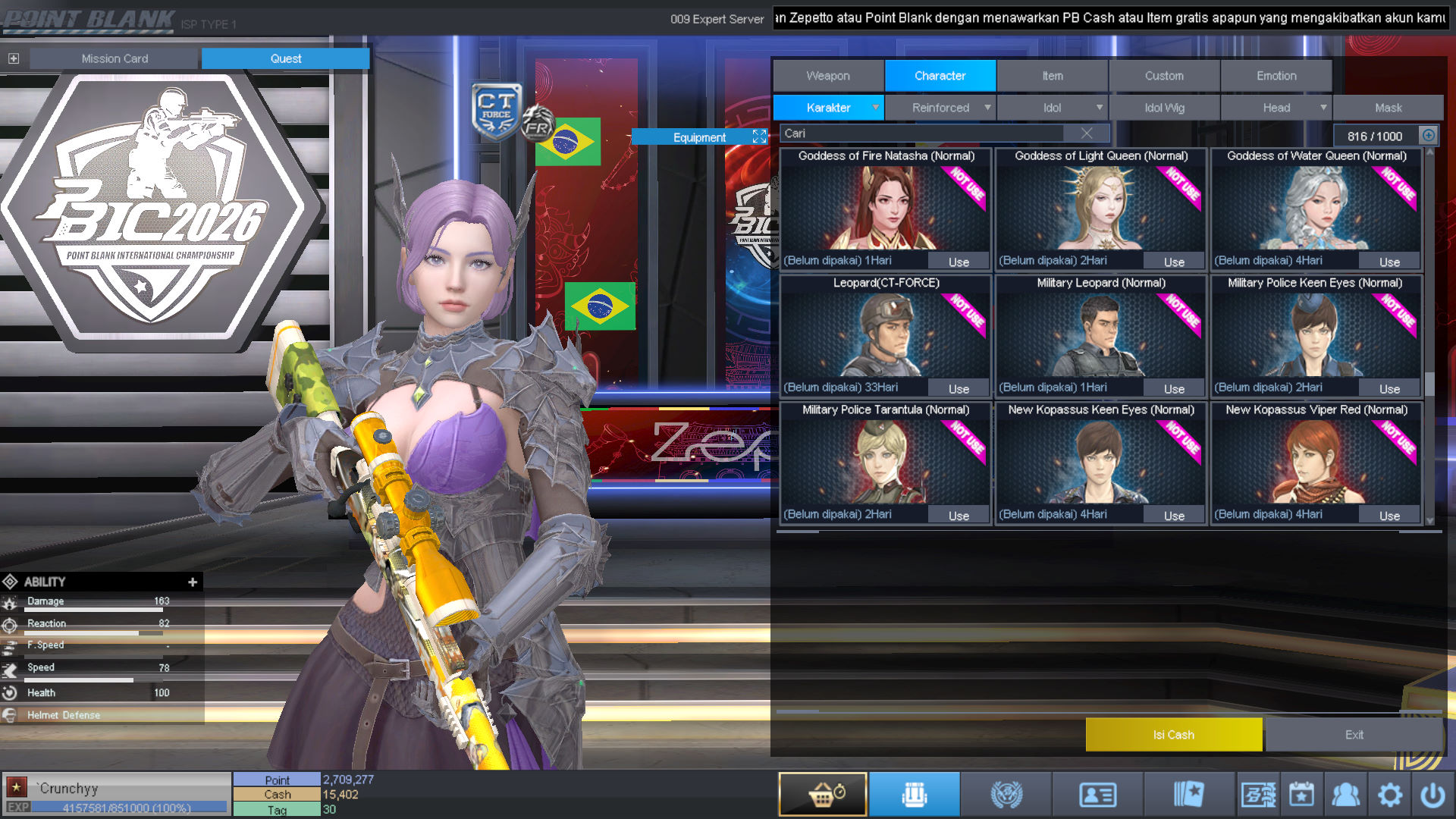The width and height of the screenshot is (1456, 819).
Task: Switch to the Weapon inventory tab
Action: click(x=828, y=76)
